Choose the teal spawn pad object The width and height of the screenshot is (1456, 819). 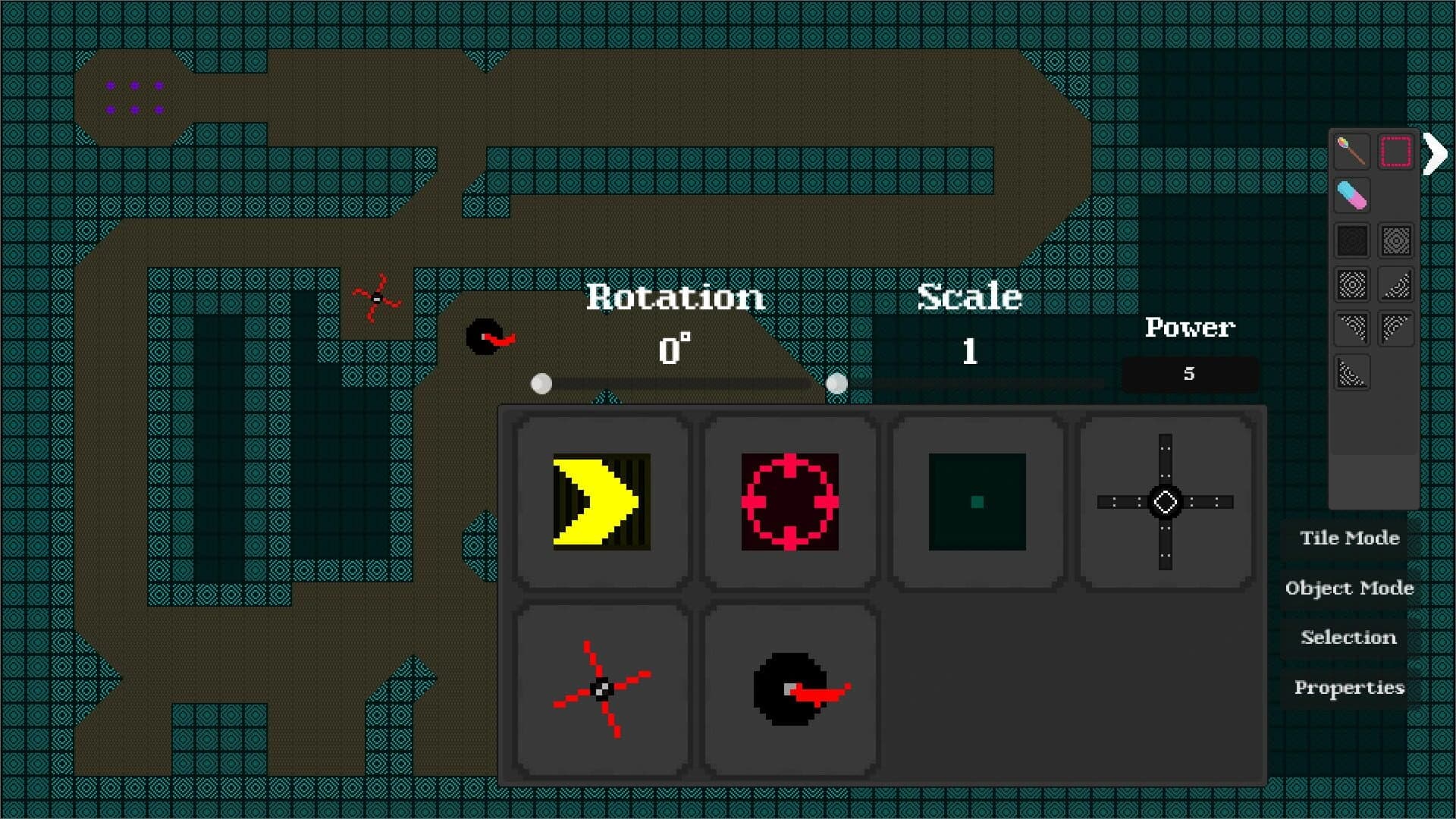click(976, 502)
